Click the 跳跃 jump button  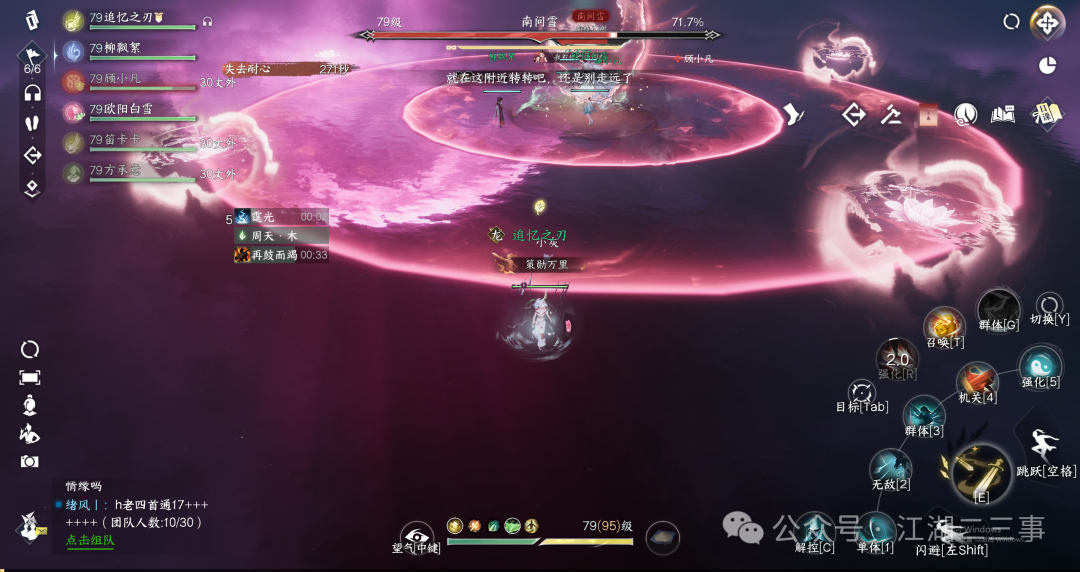1042,446
